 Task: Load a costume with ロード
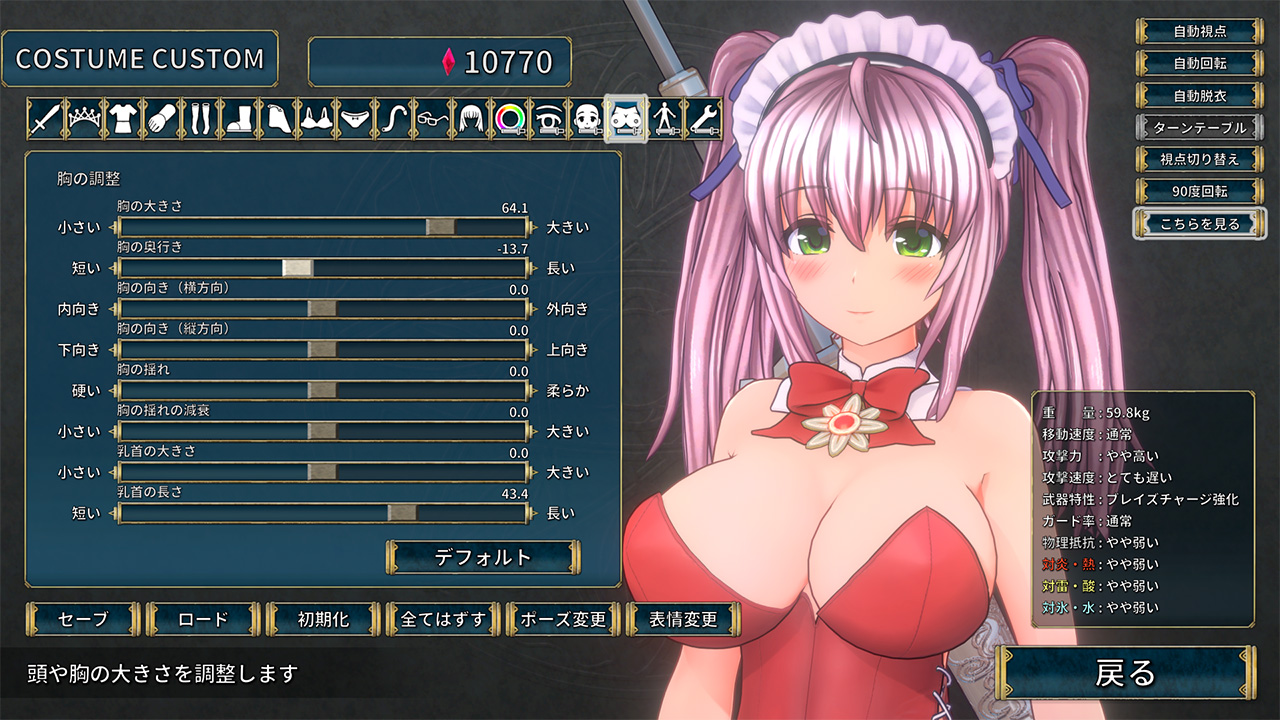pos(203,619)
